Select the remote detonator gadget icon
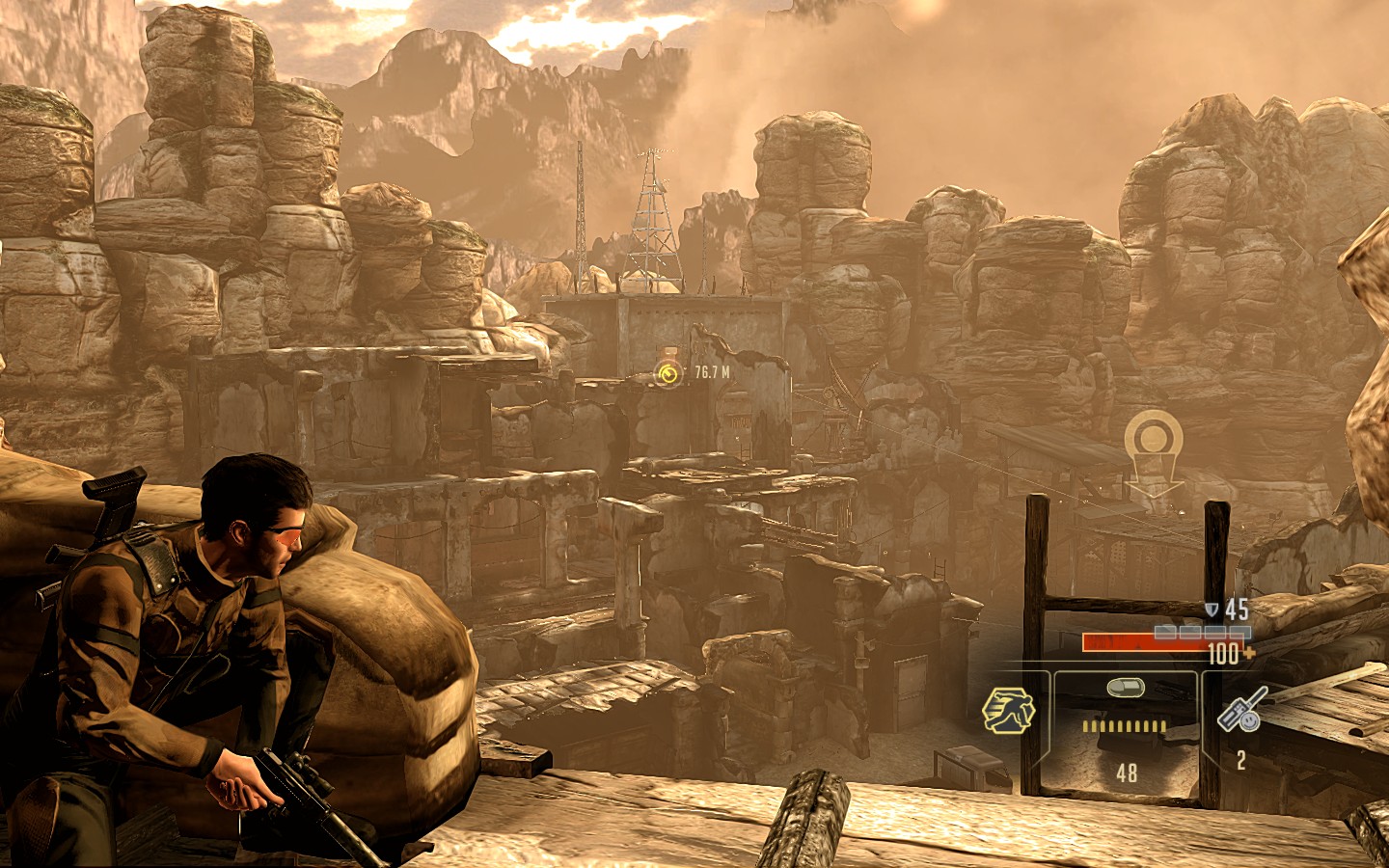Image resolution: width=1389 pixels, height=868 pixels. (1240, 711)
